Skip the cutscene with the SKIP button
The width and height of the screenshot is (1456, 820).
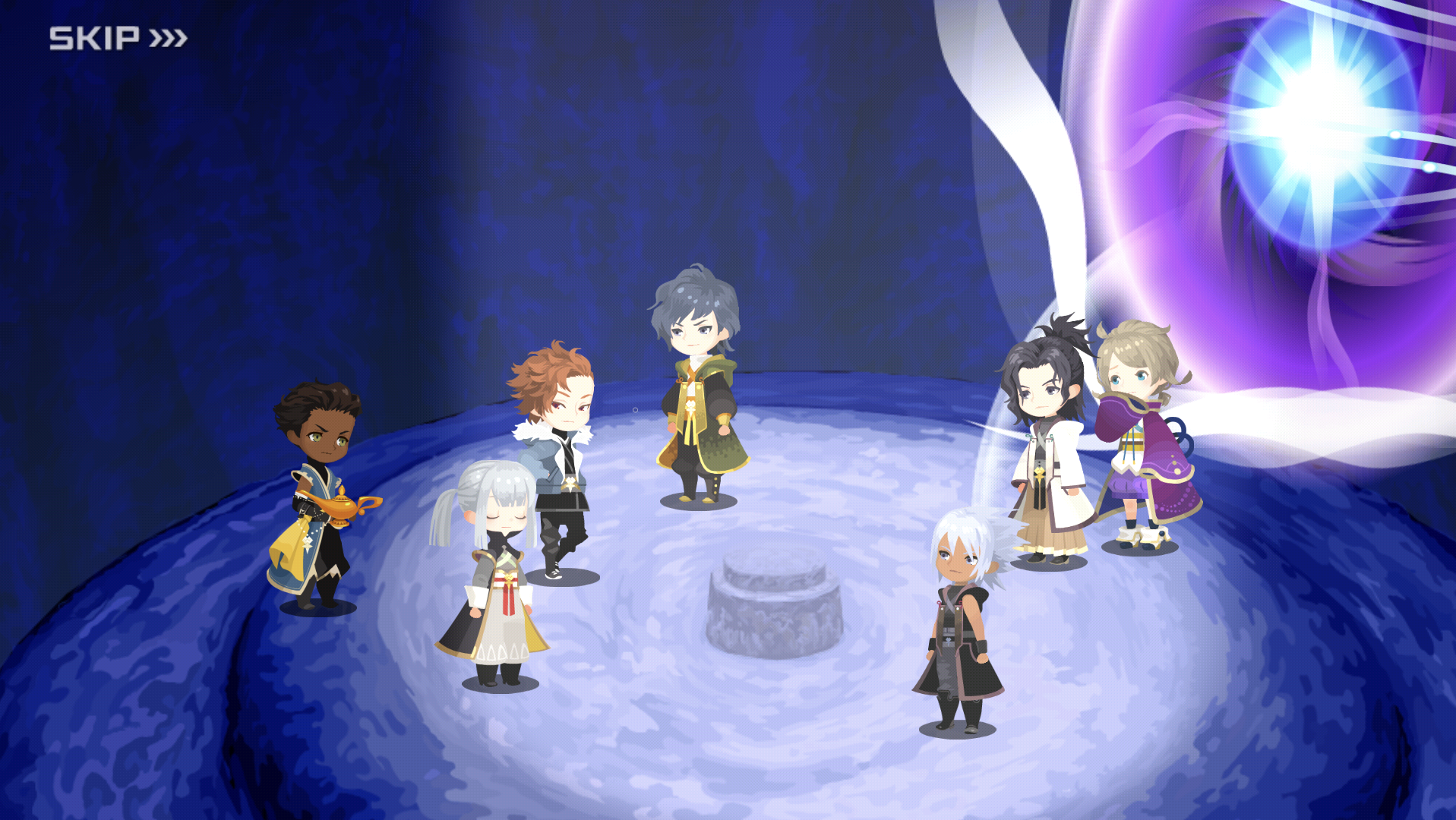point(118,38)
